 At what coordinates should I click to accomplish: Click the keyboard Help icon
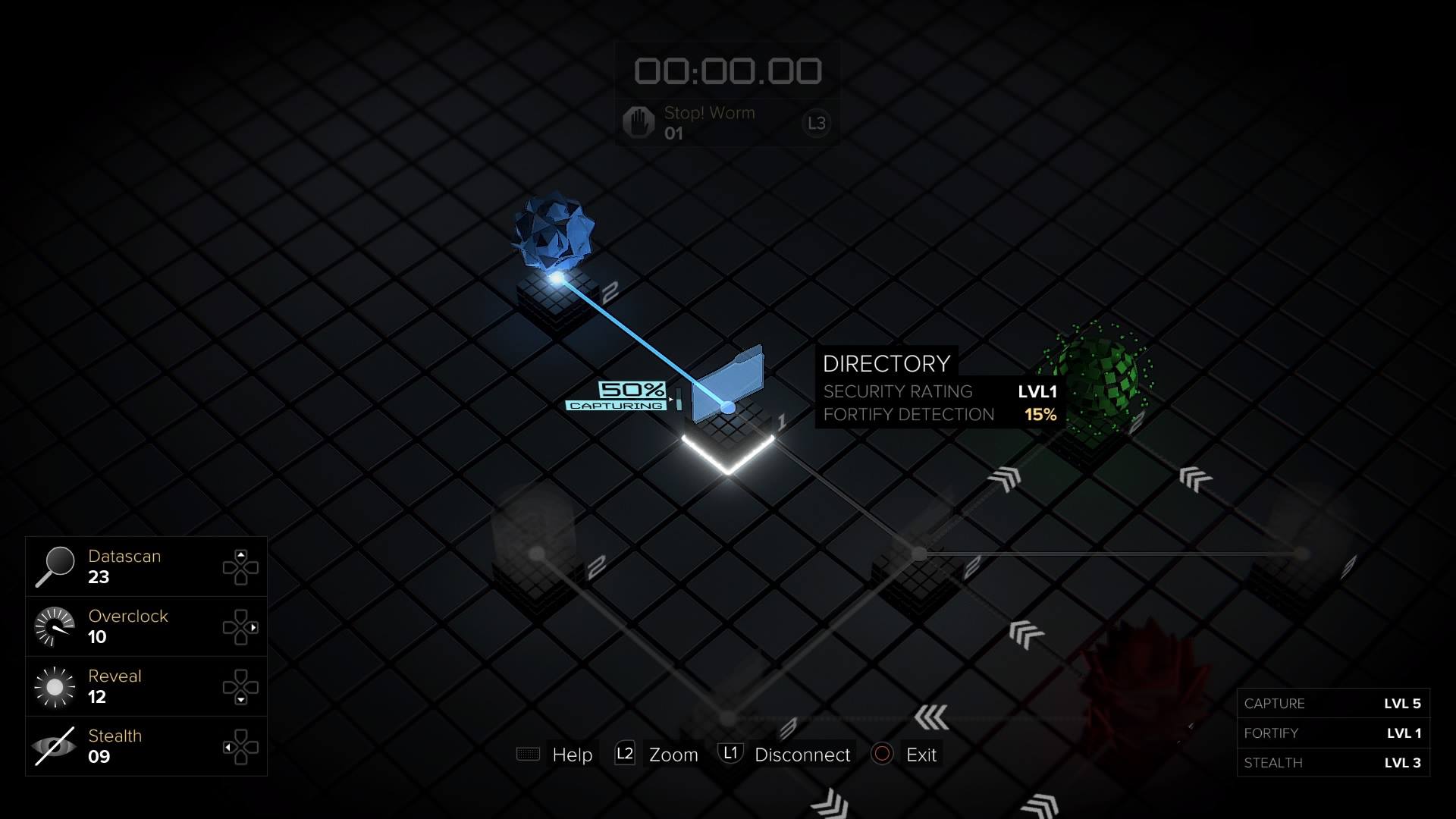tap(528, 755)
